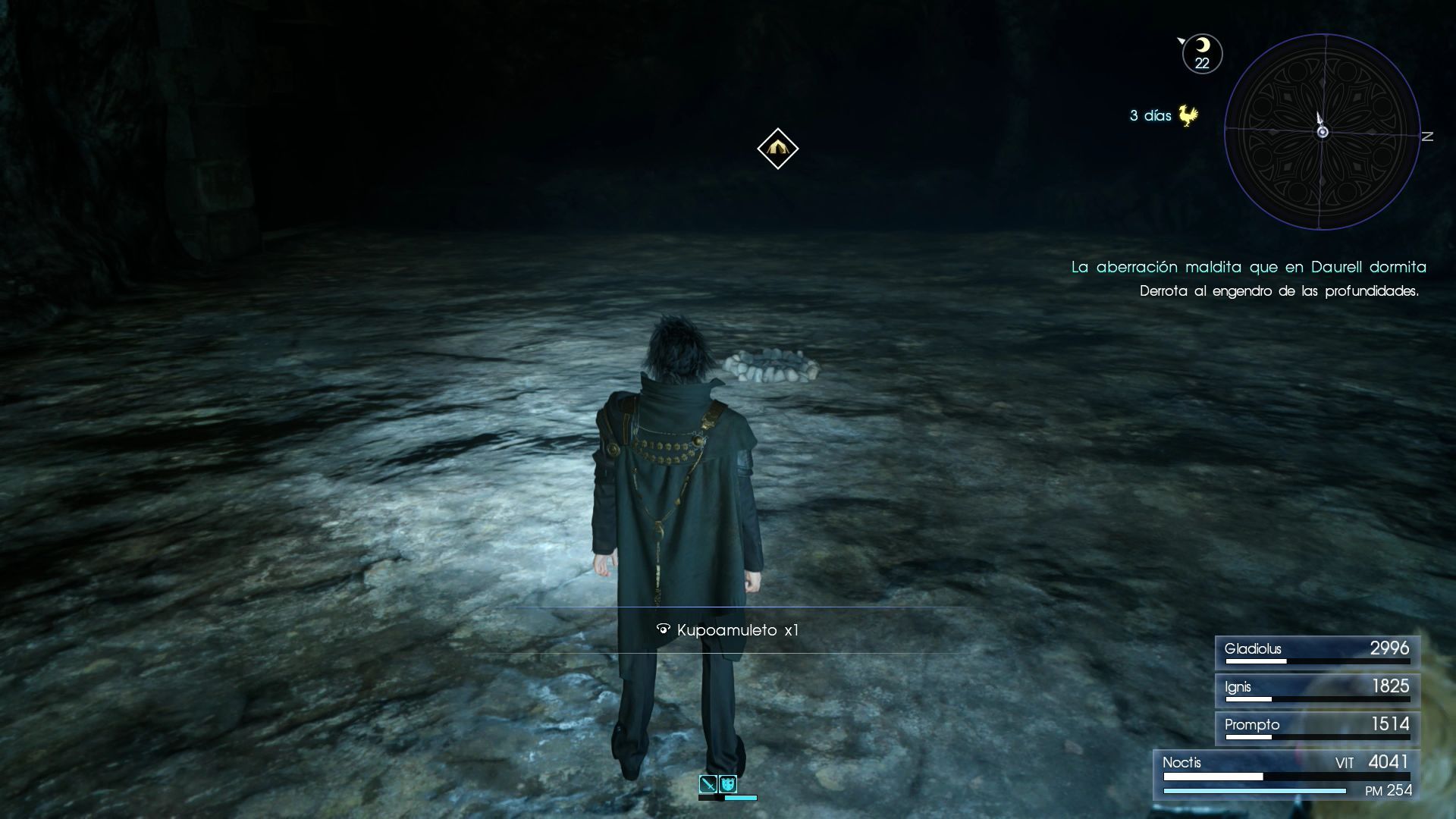Click the camp tent waypoint marker
Screen dimensions: 1456x819
coord(777,149)
